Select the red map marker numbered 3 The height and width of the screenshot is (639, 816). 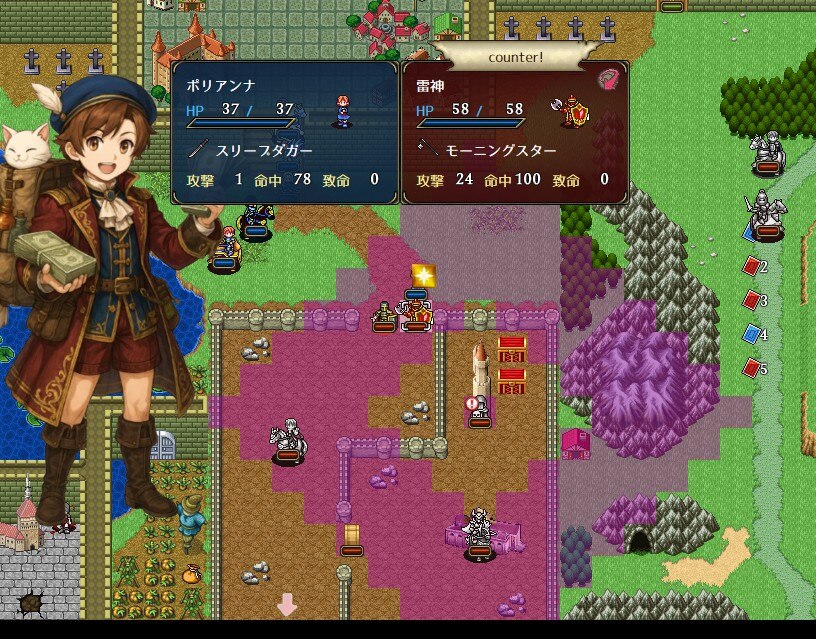click(752, 300)
